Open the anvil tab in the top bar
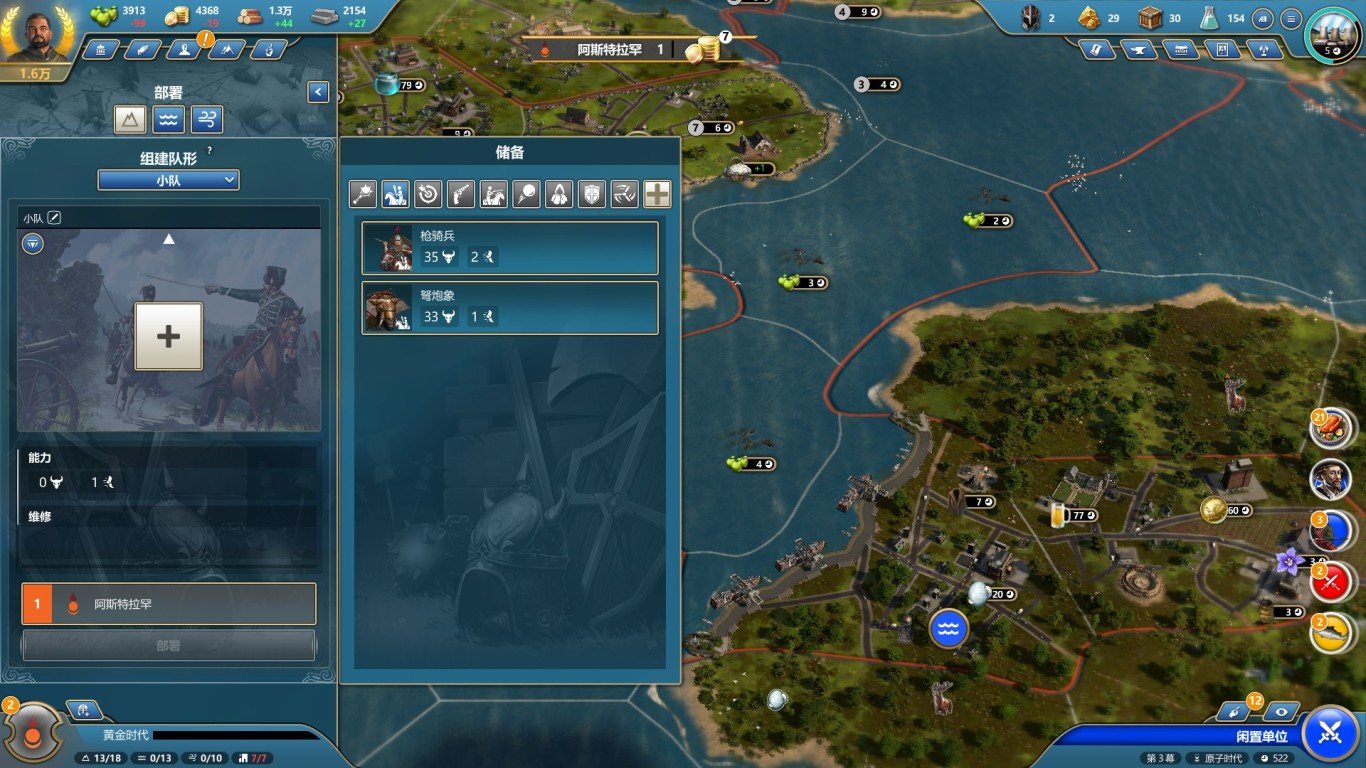 click(1139, 49)
